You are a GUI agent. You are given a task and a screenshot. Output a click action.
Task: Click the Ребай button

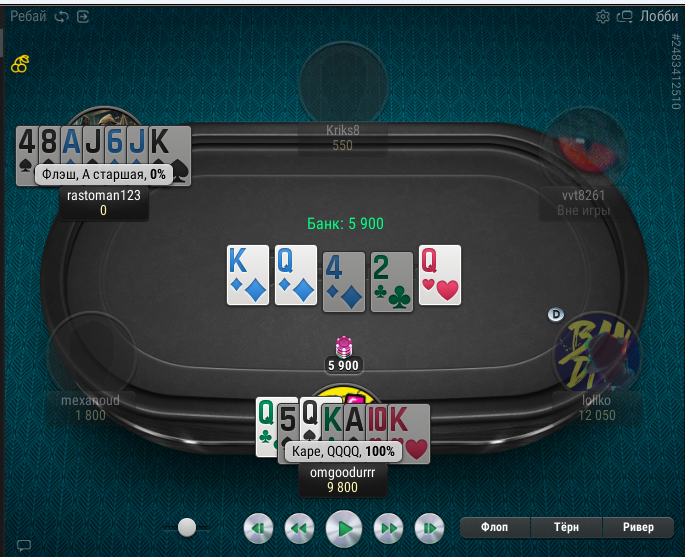tap(27, 16)
